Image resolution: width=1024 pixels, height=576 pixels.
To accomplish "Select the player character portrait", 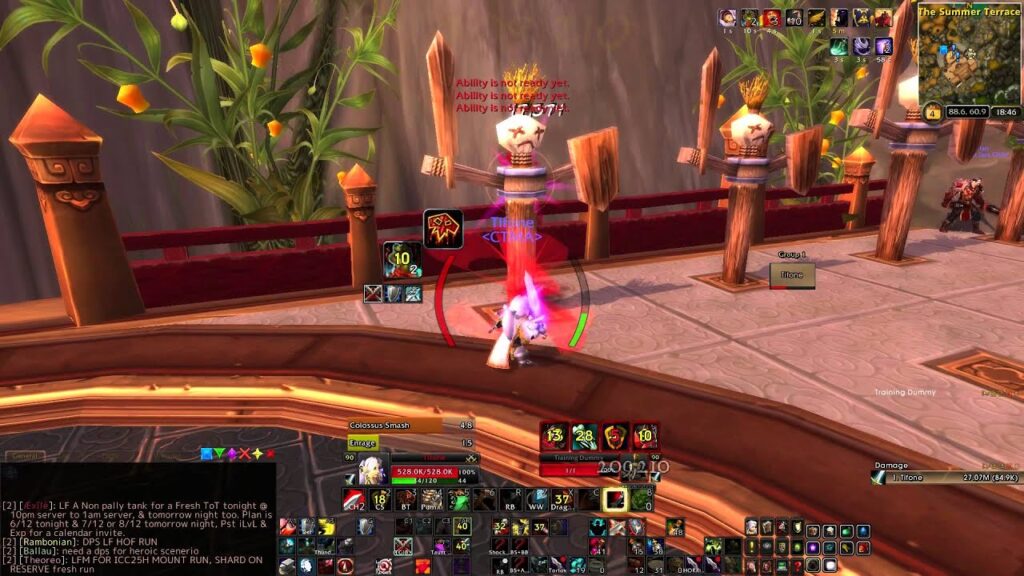I will (365, 470).
